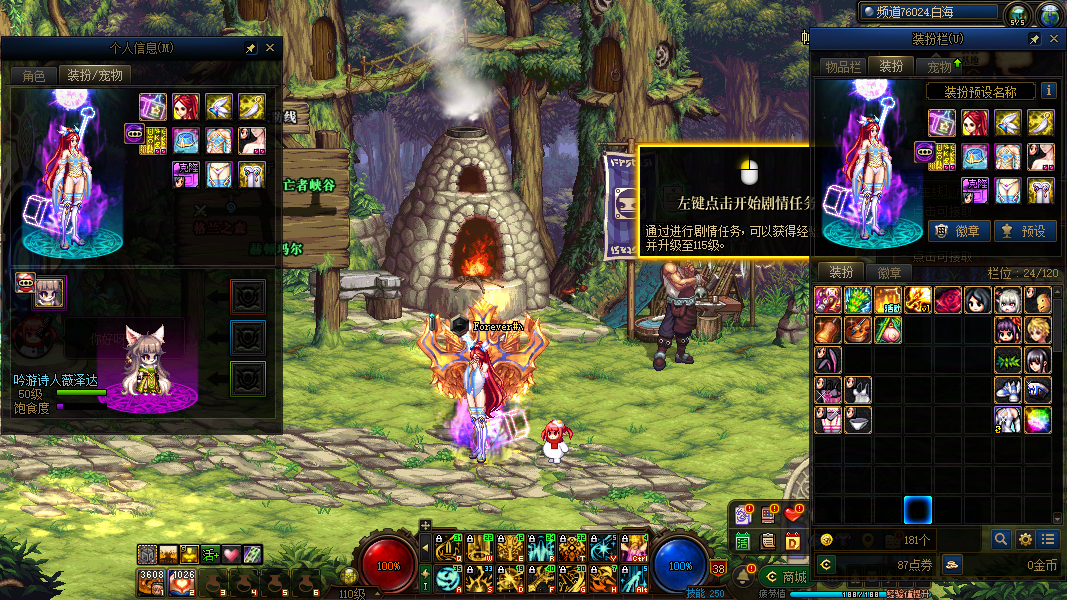Image resolution: width=1067 pixels, height=600 pixels.
Task: Click the 徽章 emblem button beside 预设
Action: [x=959, y=231]
